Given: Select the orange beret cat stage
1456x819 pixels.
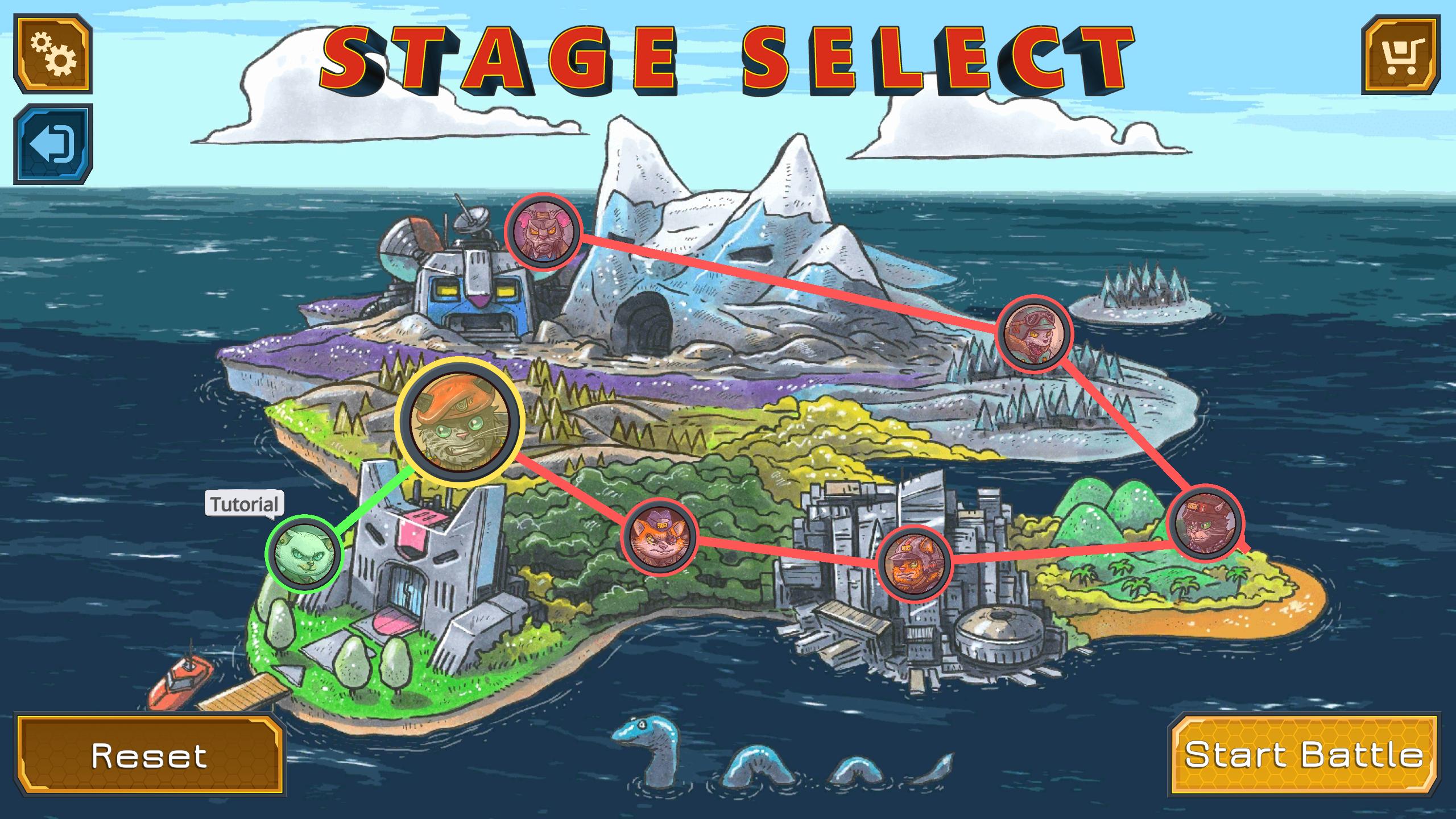Looking at the screenshot, I should 460,421.
